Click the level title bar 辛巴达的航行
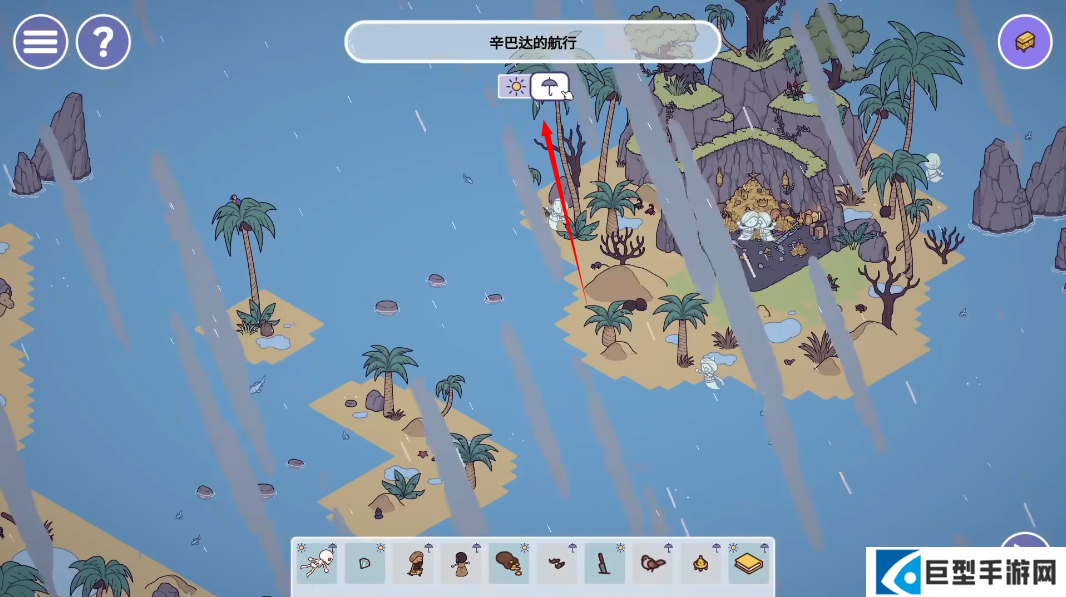This screenshot has height=597, width=1066. tap(532, 42)
